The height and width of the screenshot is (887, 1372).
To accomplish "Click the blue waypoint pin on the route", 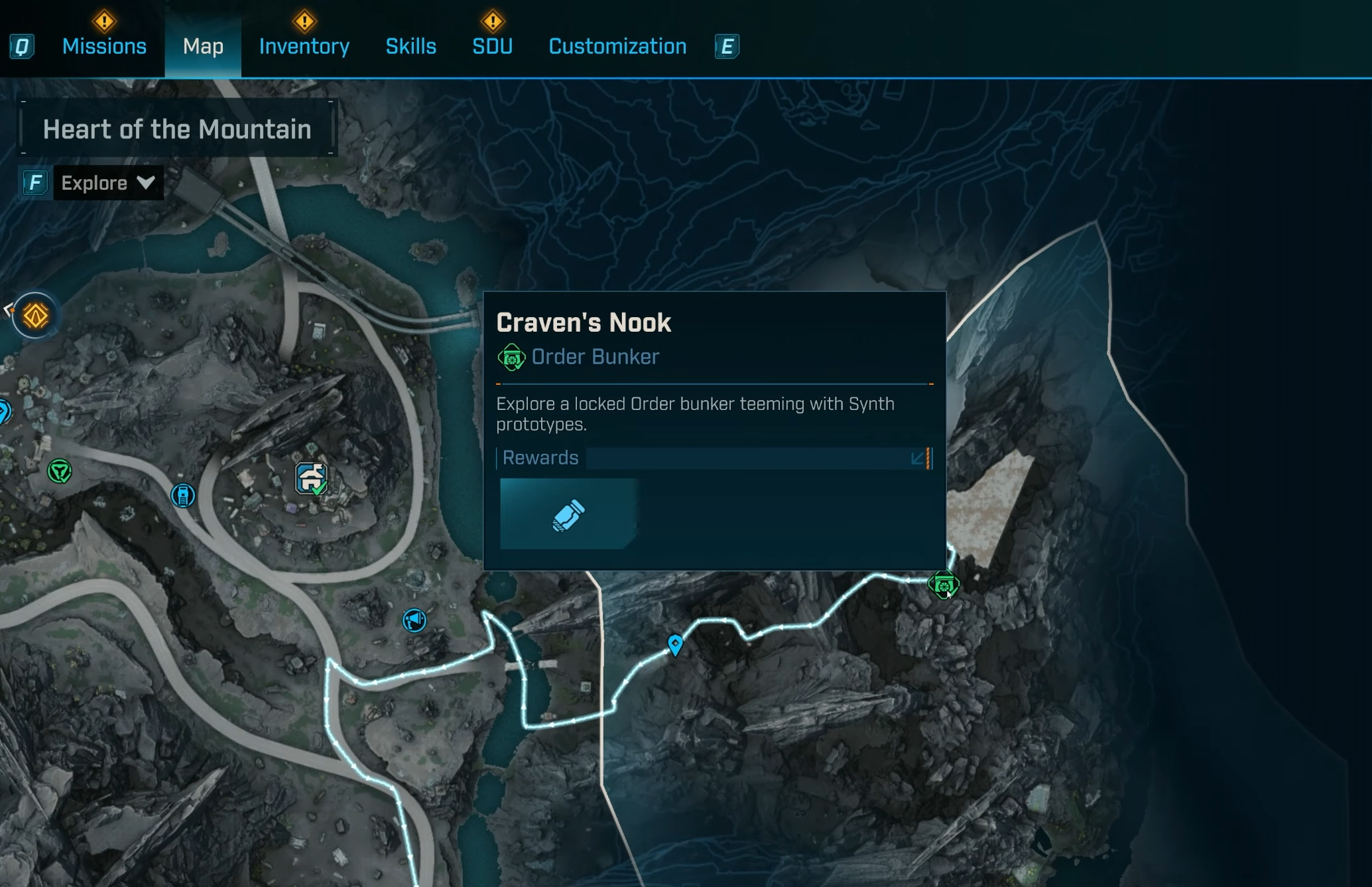I will pyautogui.click(x=675, y=644).
